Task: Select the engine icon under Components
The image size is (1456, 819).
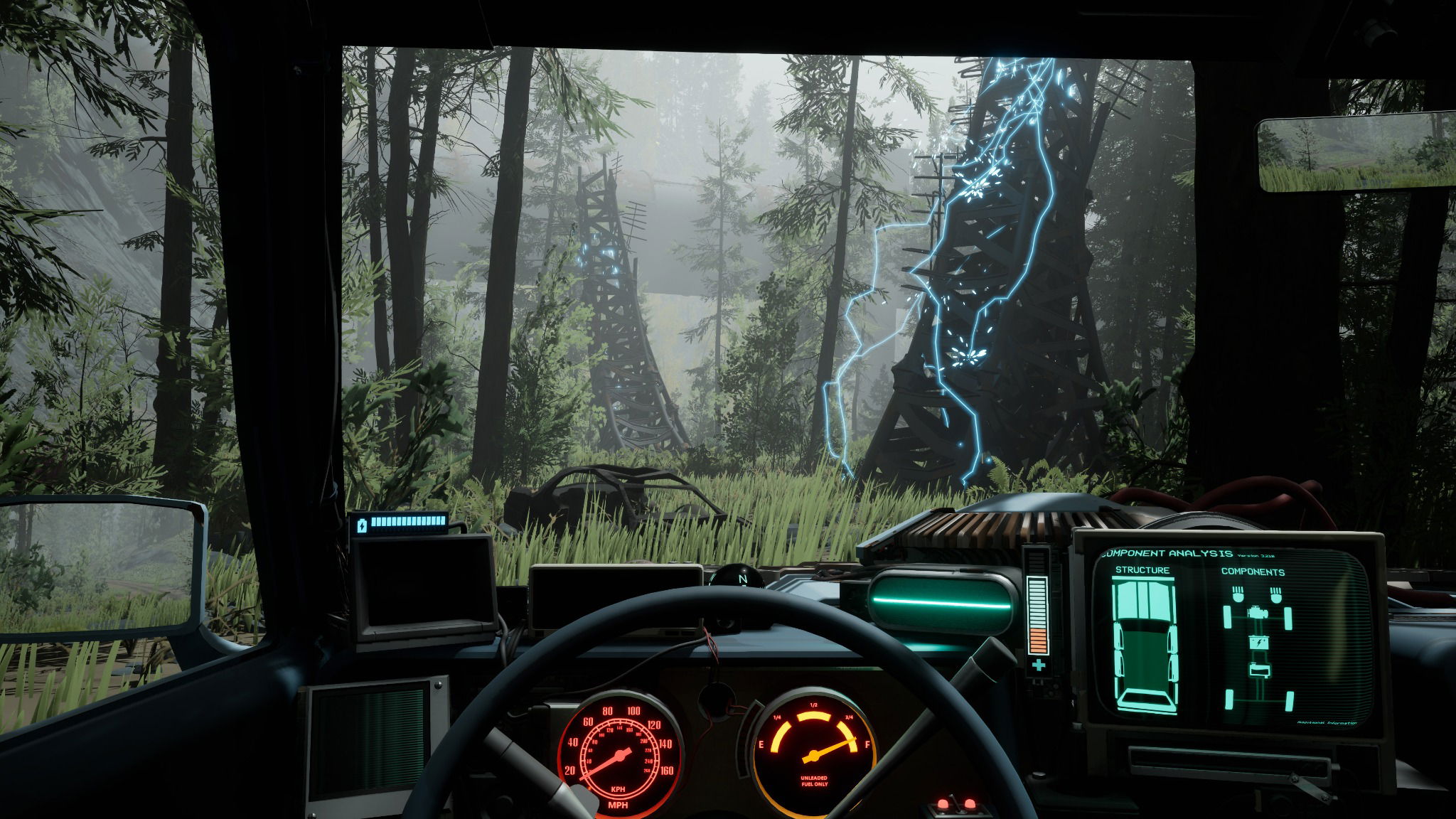Action: point(1258,613)
